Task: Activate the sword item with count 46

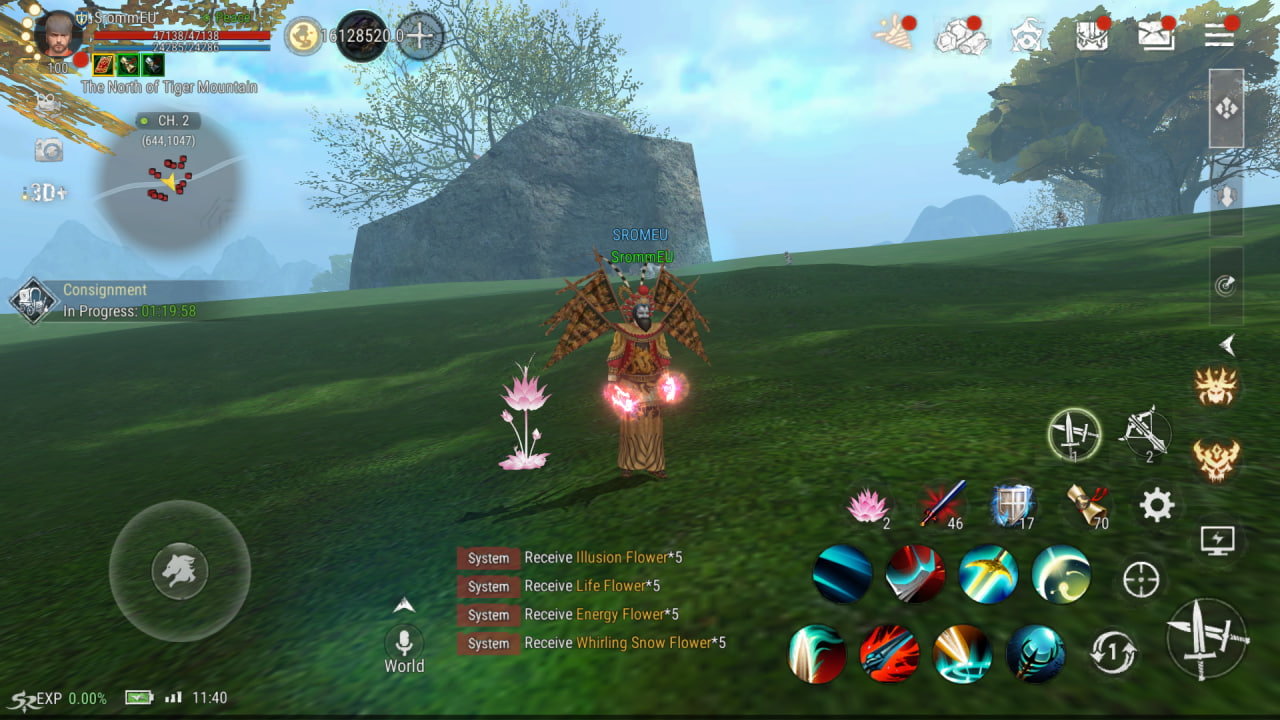Action: (942, 504)
